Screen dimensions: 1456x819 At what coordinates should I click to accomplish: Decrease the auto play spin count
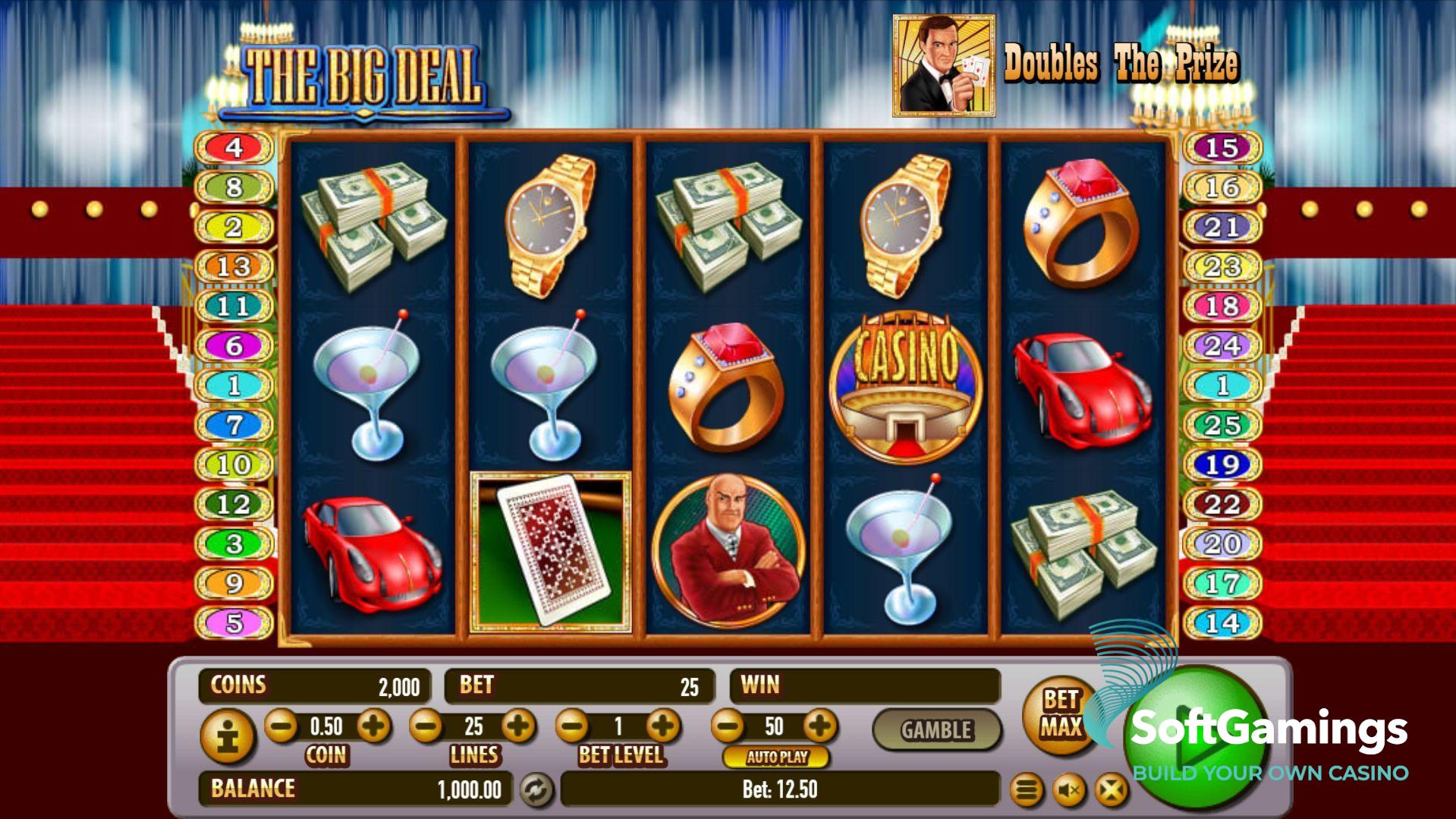[728, 726]
